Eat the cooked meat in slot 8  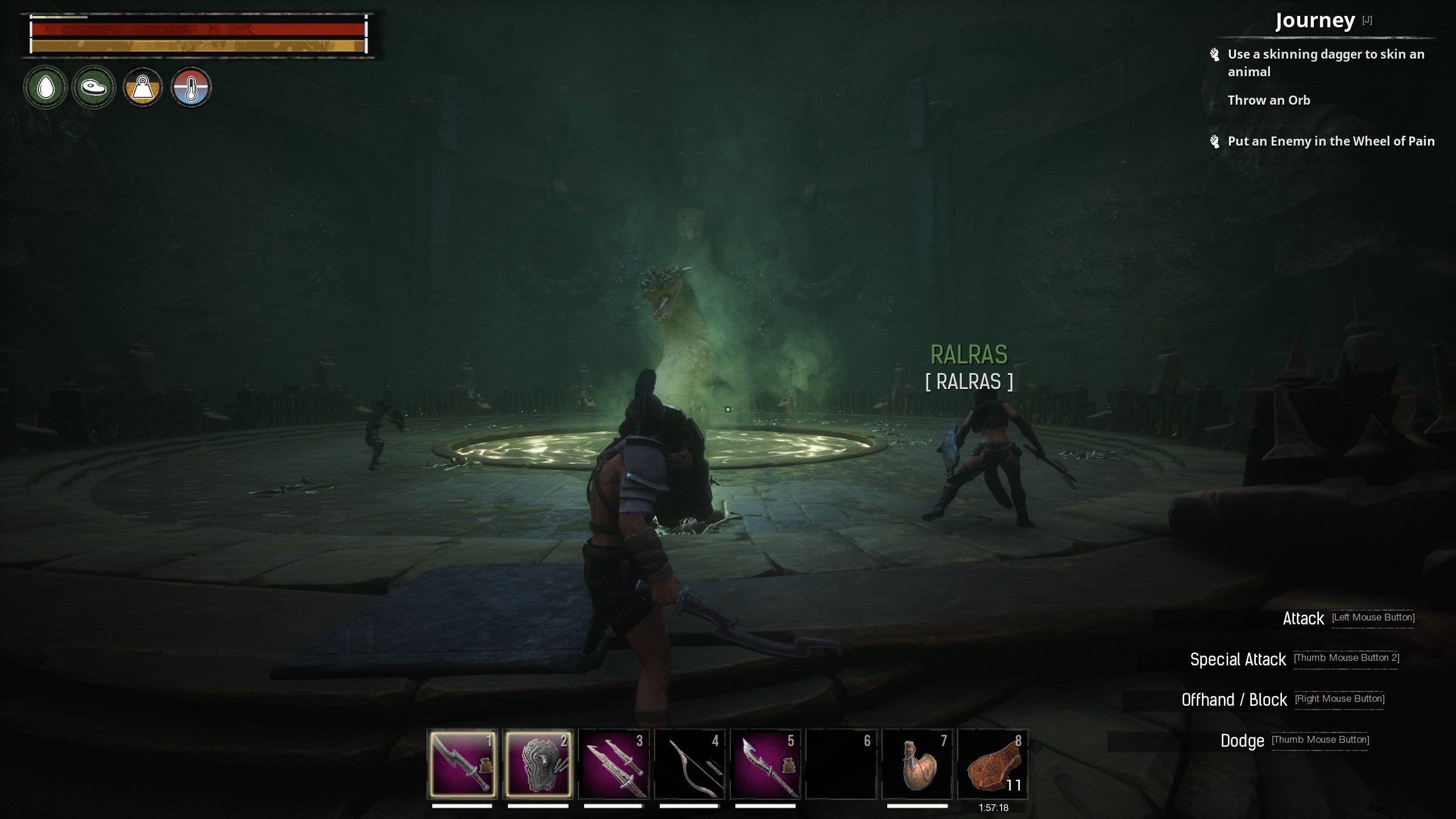tap(993, 764)
